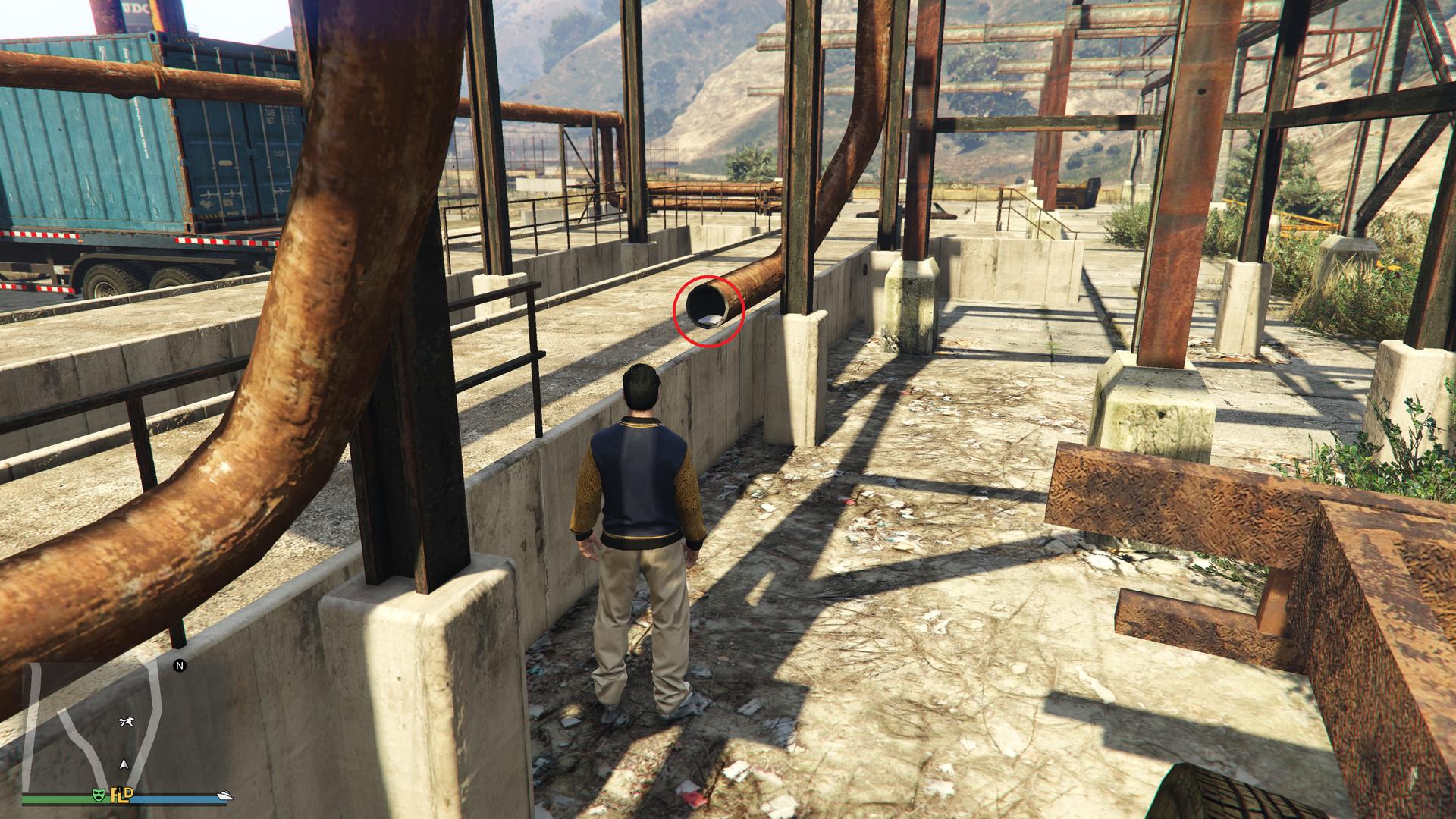Click the white player arrow on minimap

(x=123, y=764)
